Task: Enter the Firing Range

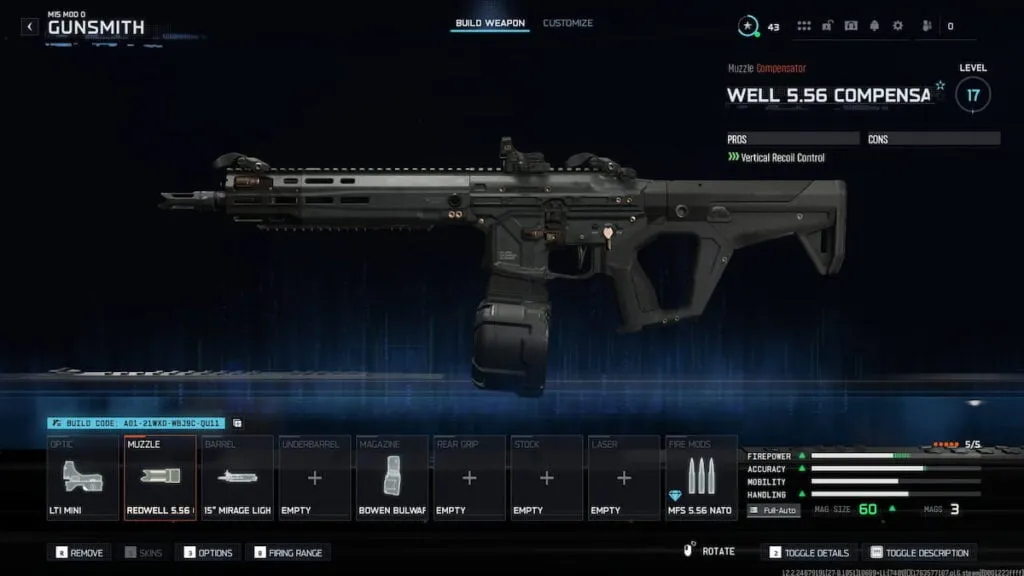Action: click(x=290, y=552)
